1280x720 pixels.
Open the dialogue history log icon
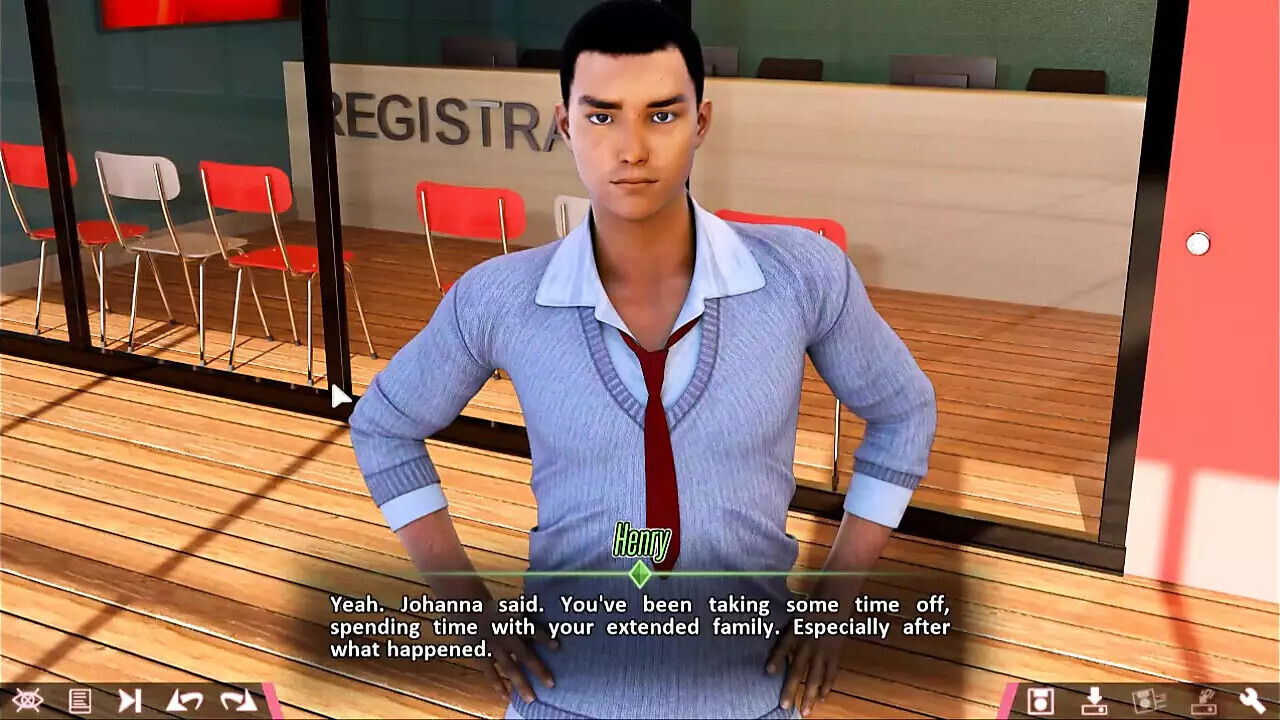pyautogui.click(x=80, y=700)
